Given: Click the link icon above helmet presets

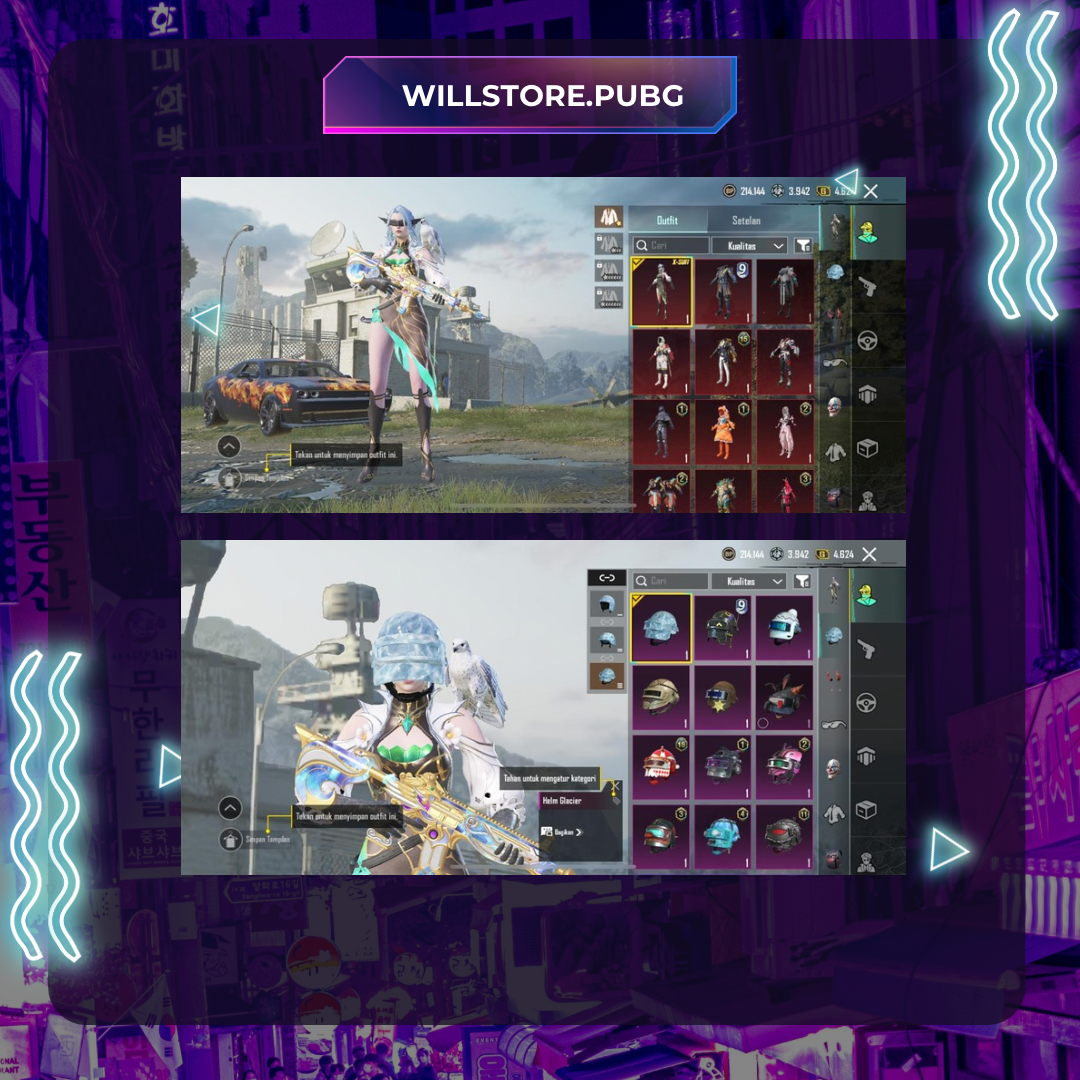Looking at the screenshot, I should (606, 577).
